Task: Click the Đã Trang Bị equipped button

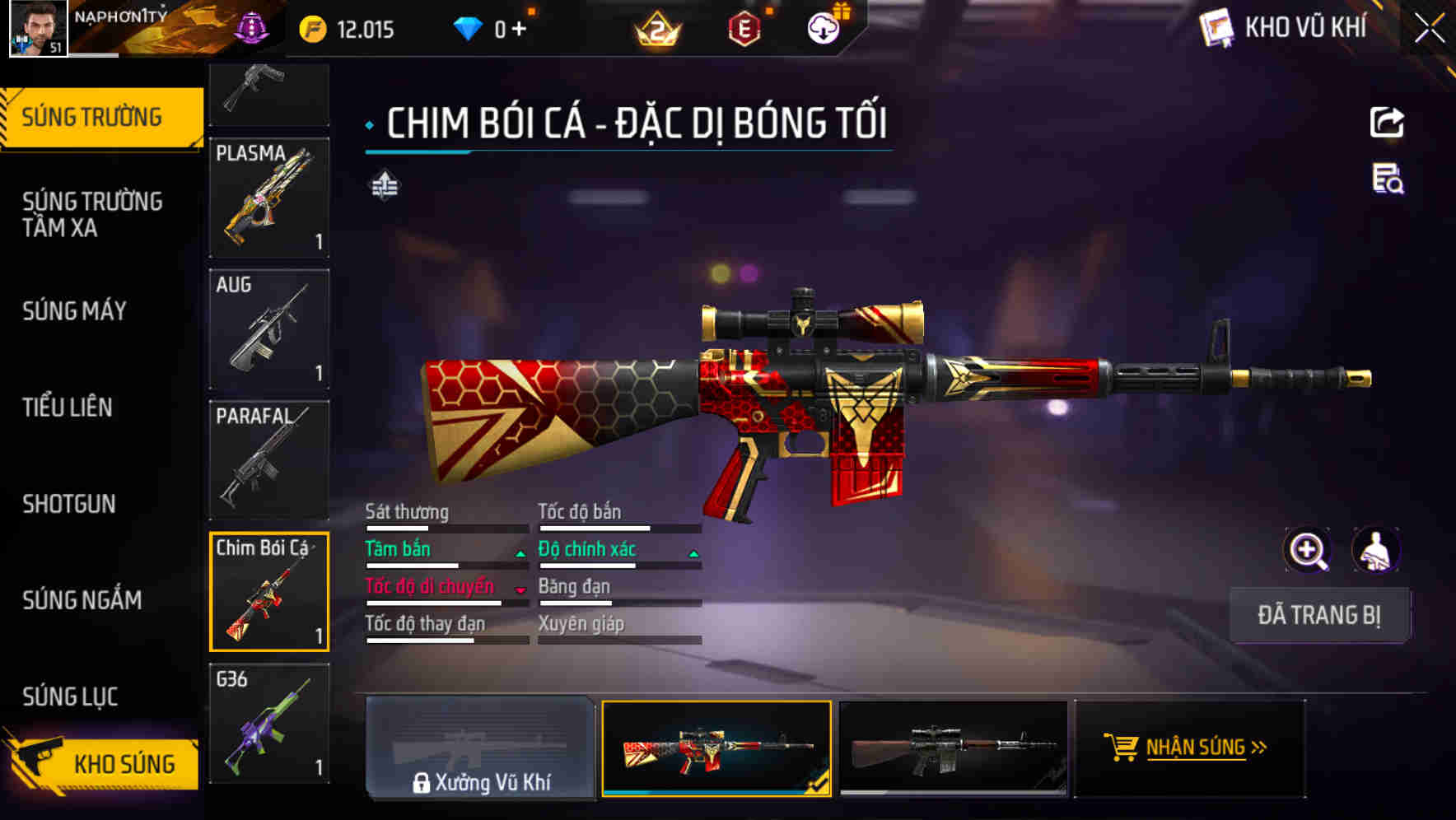Action: 1319,615
